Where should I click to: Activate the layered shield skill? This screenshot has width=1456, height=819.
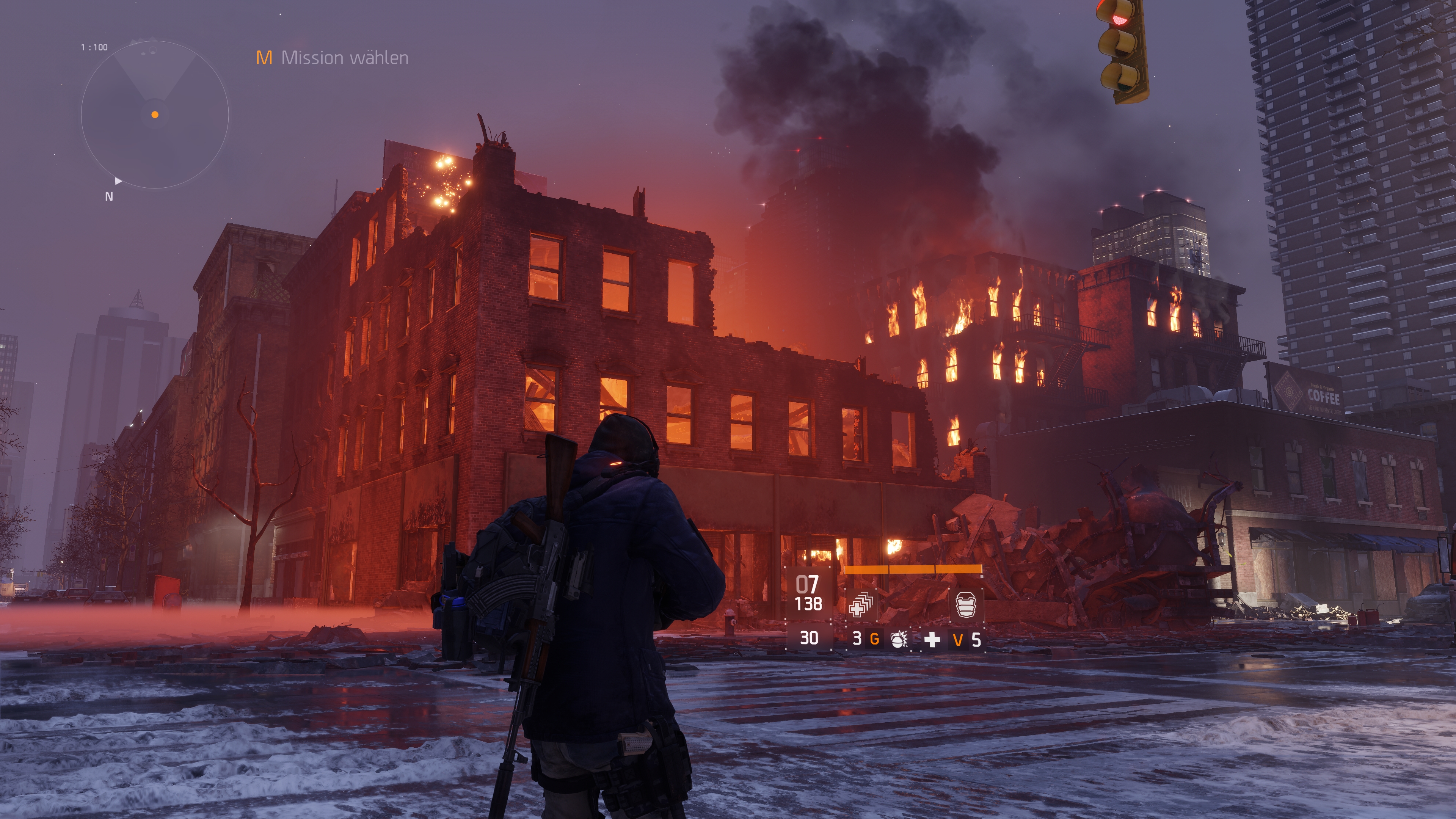(x=966, y=604)
